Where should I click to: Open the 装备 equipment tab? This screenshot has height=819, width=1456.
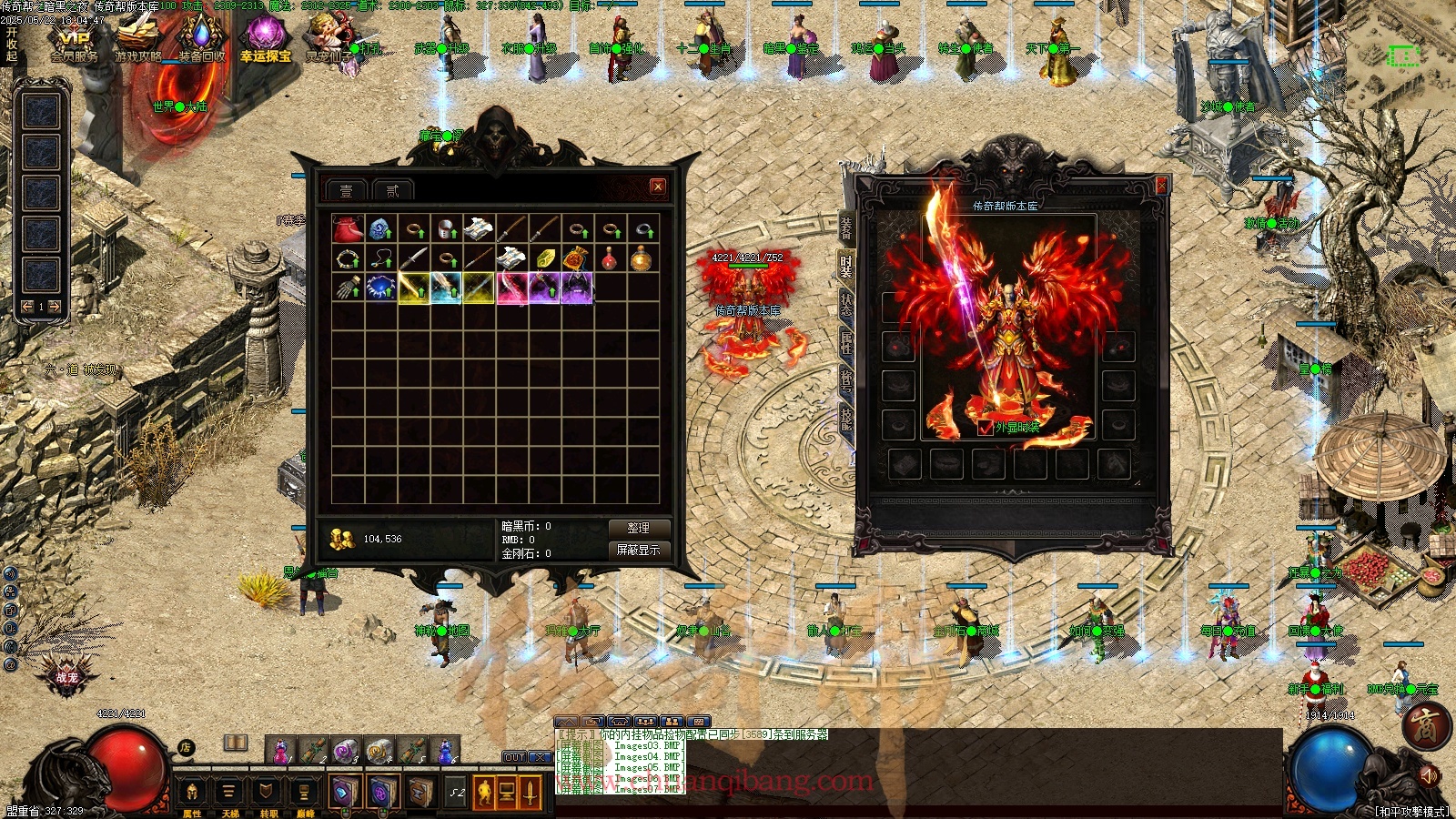click(845, 226)
